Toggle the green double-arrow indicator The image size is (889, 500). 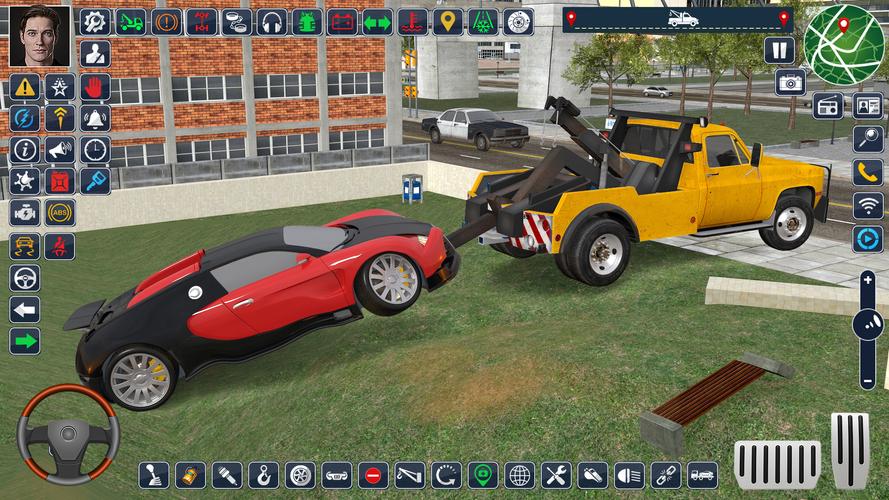click(x=377, y=22)
